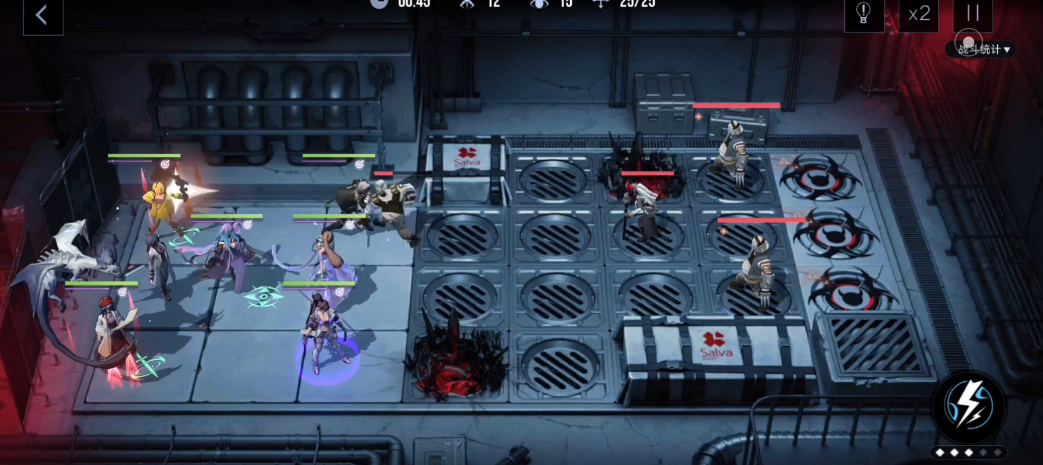Screen dimensions: 1043x465
Task: Go back using the top-left arrow button
Action: click(x=42, y=15)
